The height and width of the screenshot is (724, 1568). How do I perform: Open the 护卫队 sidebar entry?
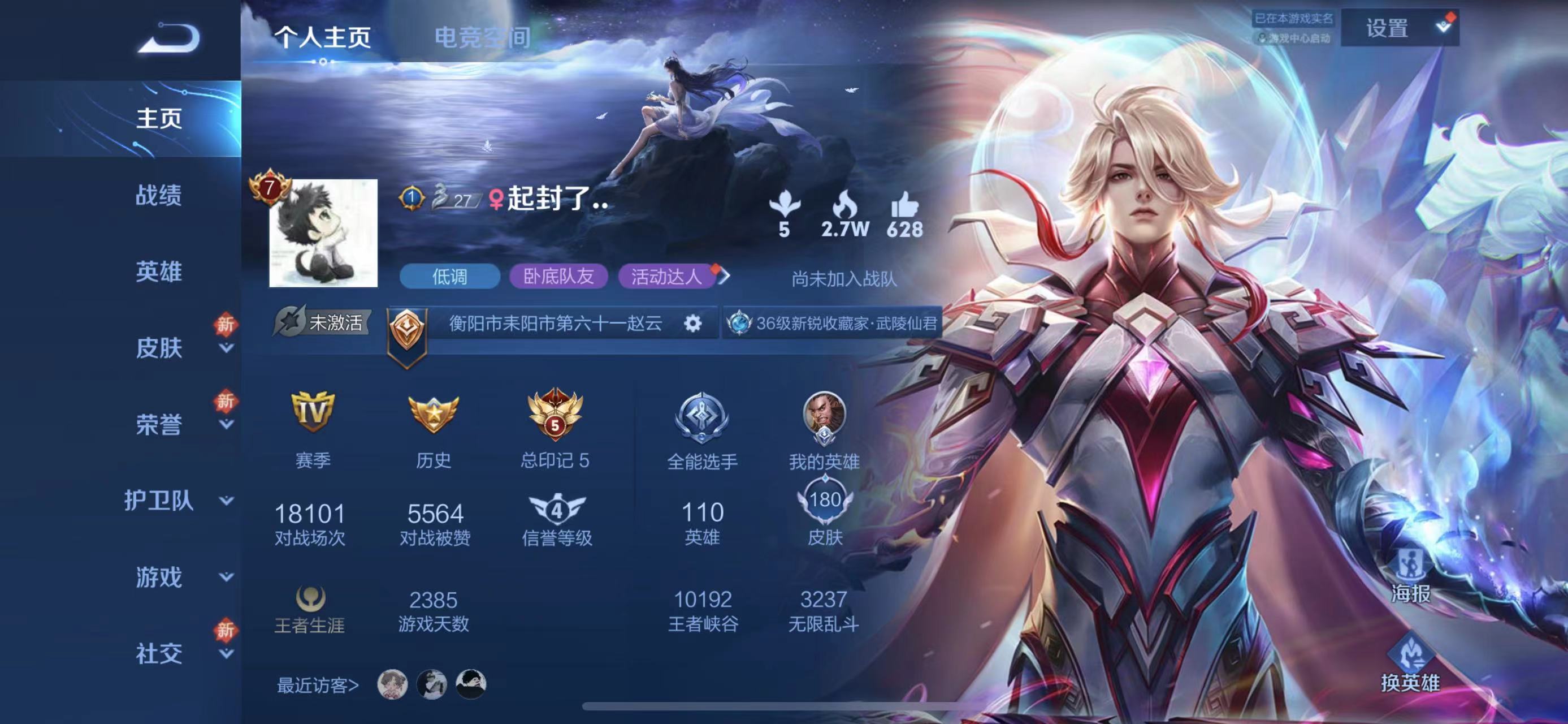point(158,501)
